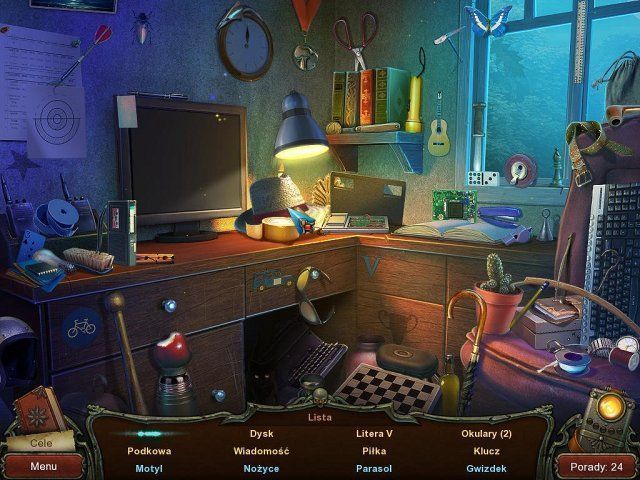Pick the Wiadomość list entry
Image resolution: width=640 pixels, height=480 pixels.
261,451
